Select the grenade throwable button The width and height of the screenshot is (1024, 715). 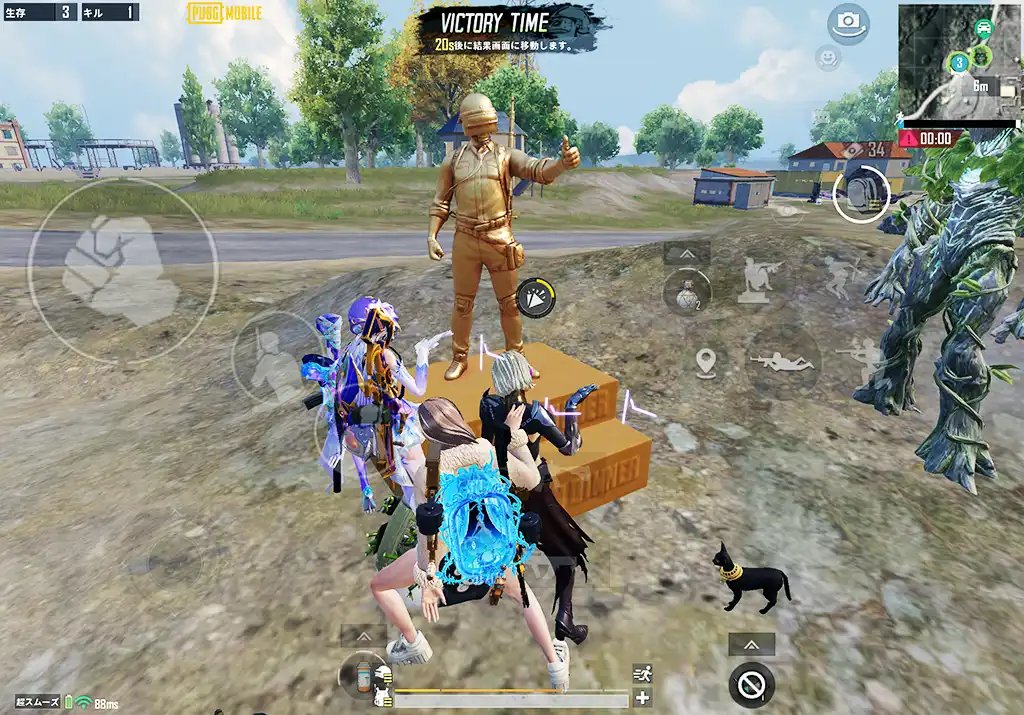point(687,294)
